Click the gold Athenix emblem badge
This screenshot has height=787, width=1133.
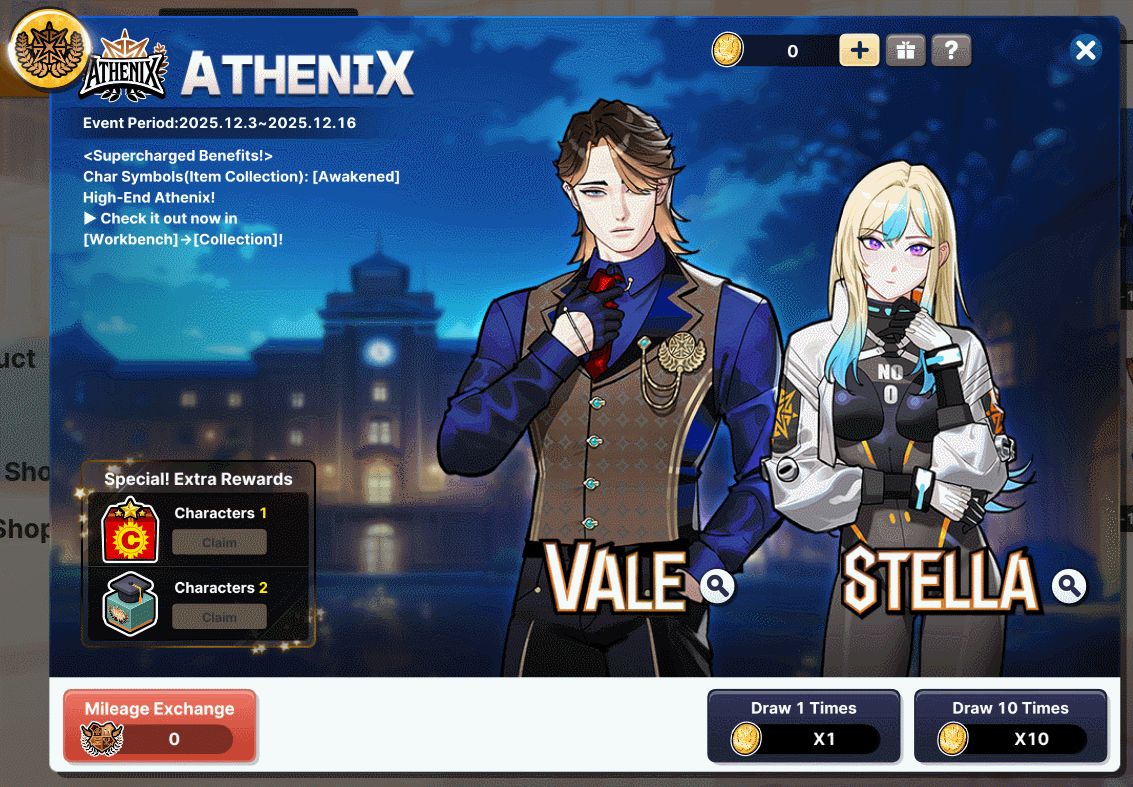(49, 47)
